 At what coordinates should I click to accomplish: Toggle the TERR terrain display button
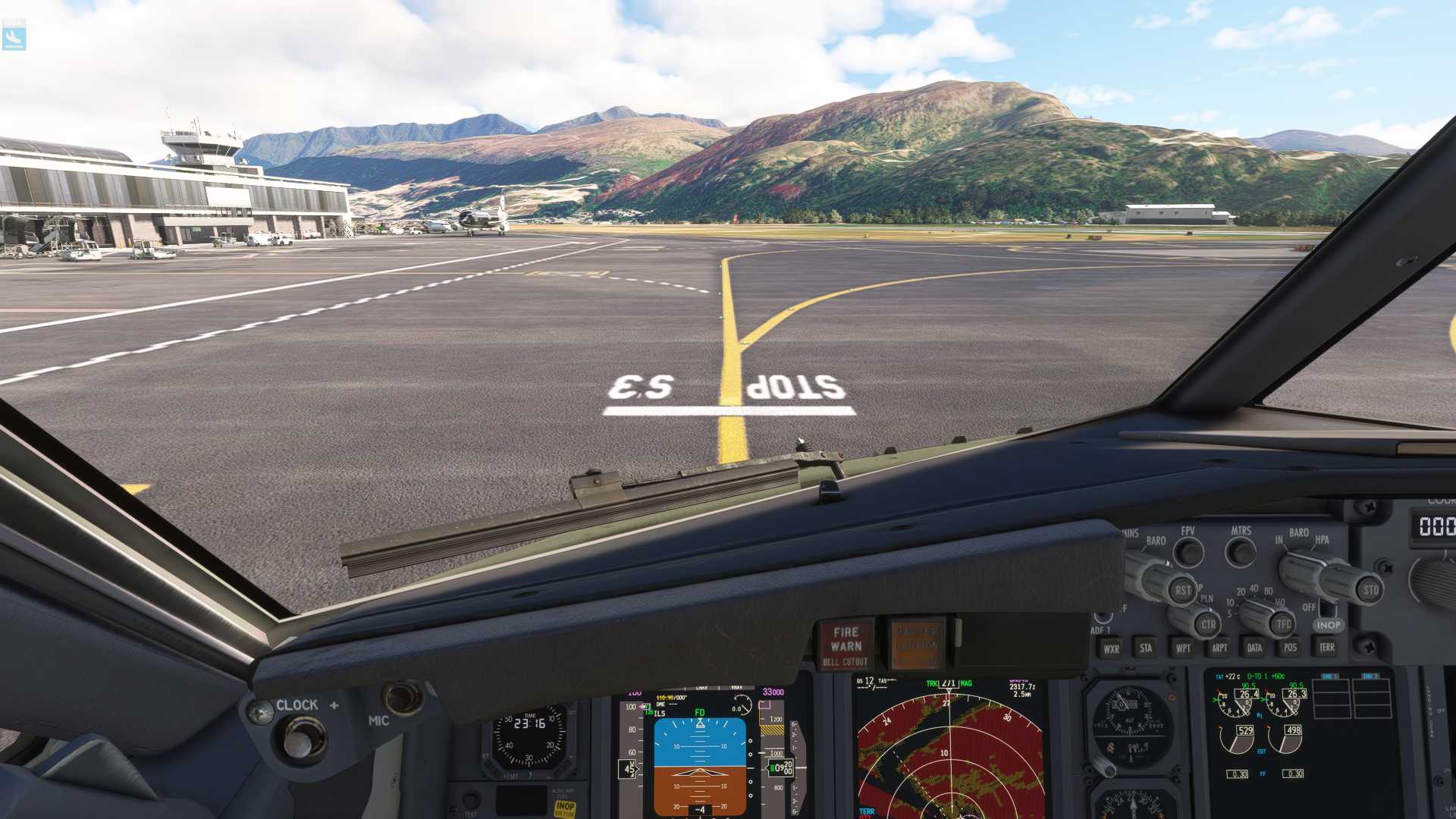1326,647
